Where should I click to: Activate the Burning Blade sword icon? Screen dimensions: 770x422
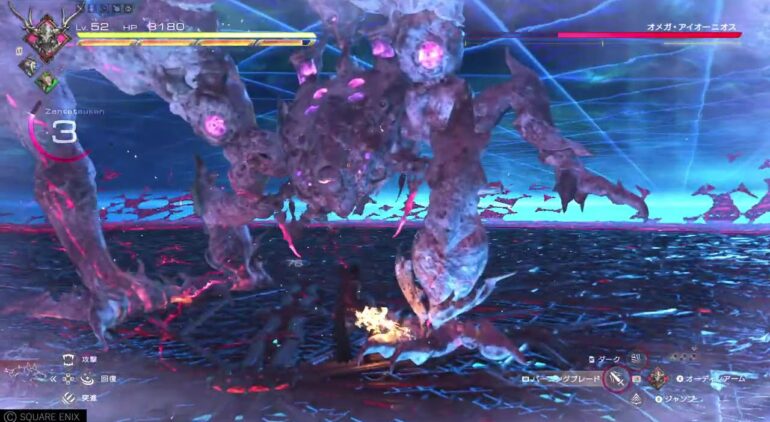(x=617, y=380)
